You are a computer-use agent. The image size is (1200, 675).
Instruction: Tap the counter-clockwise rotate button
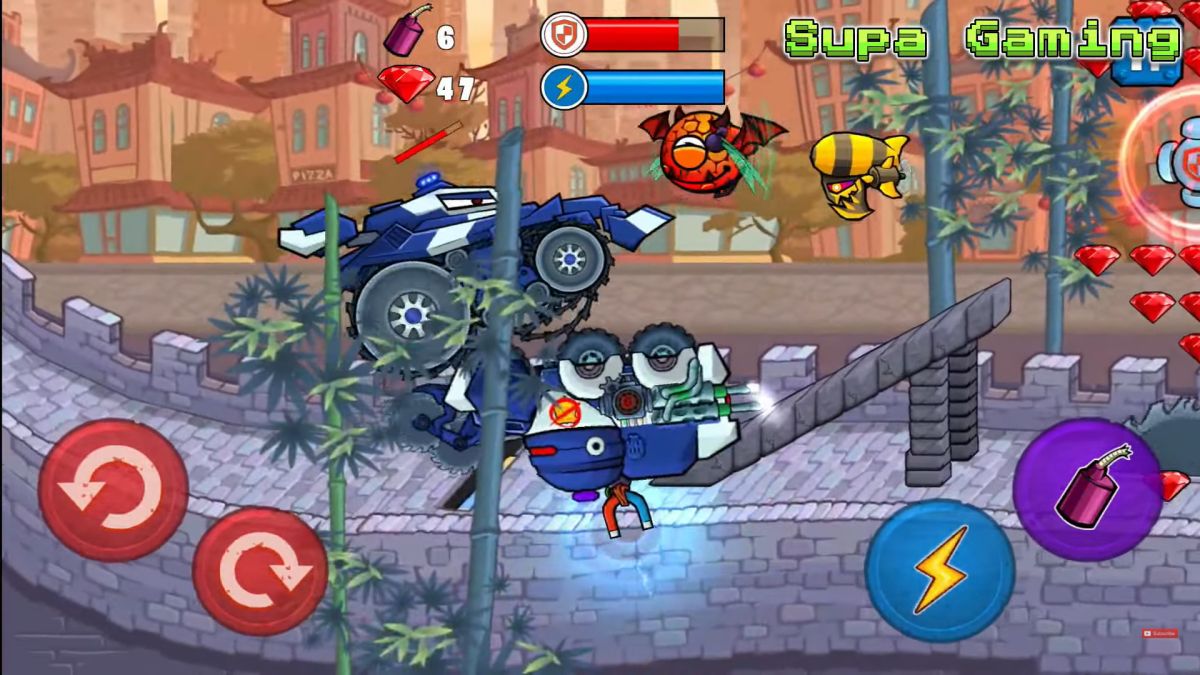(112, 490)
